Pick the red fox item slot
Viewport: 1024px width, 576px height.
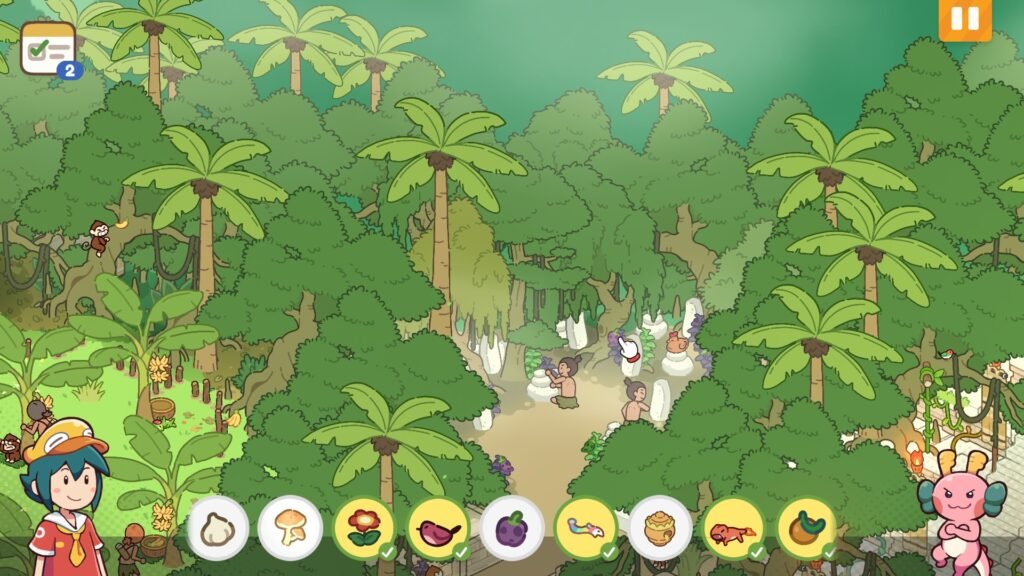(733, 528)
